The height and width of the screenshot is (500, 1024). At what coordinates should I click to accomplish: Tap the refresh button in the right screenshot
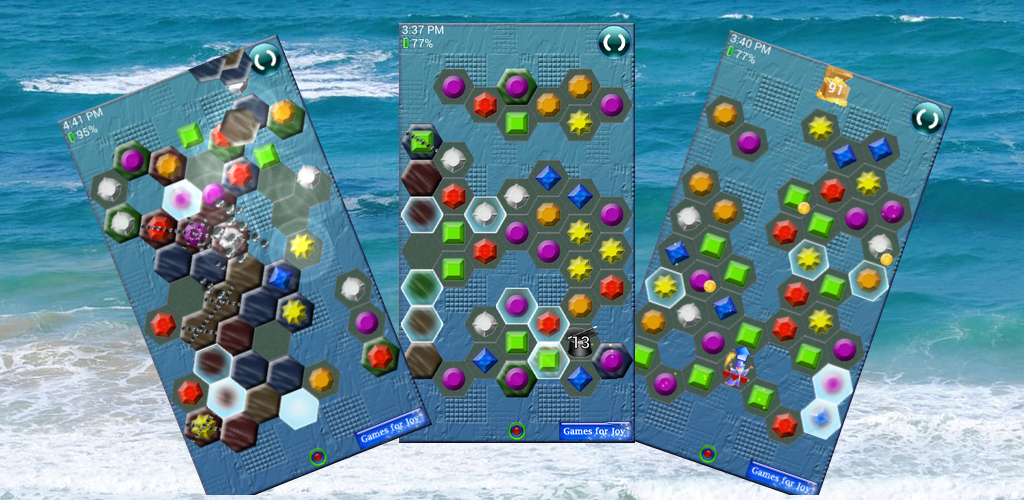tap(927, 118)
